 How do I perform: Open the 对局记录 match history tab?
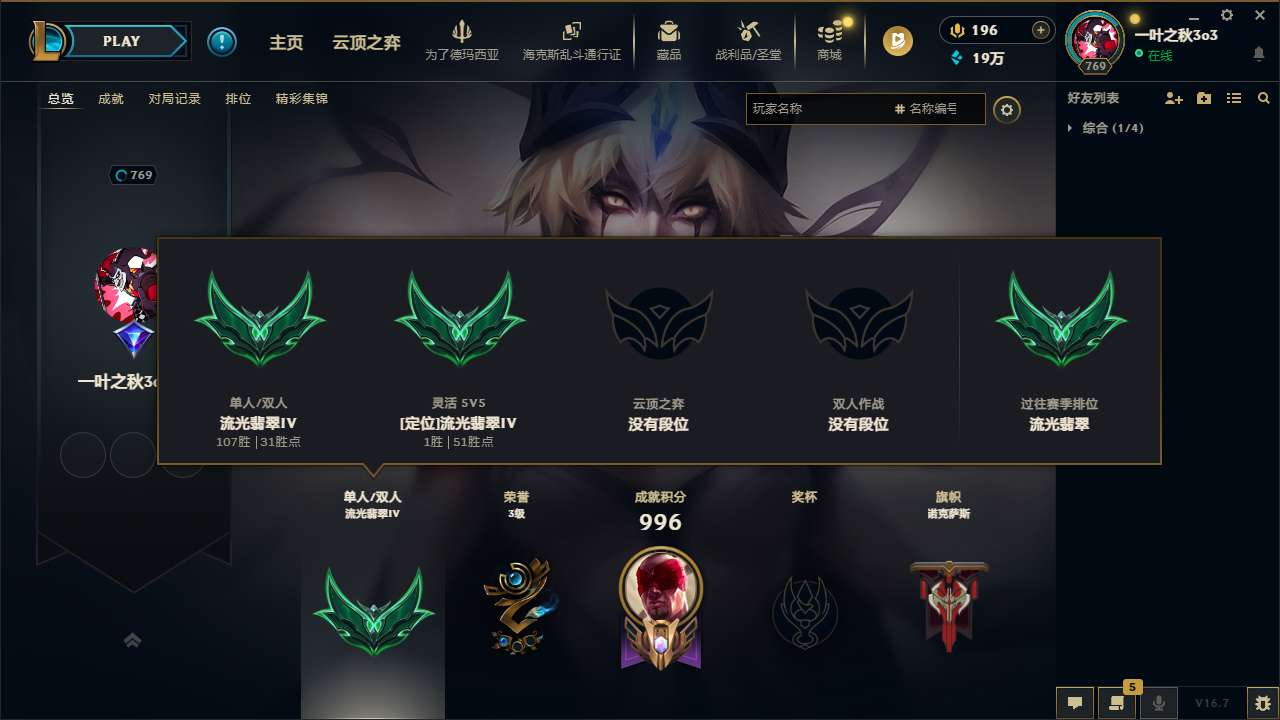[x=174, y=98]
